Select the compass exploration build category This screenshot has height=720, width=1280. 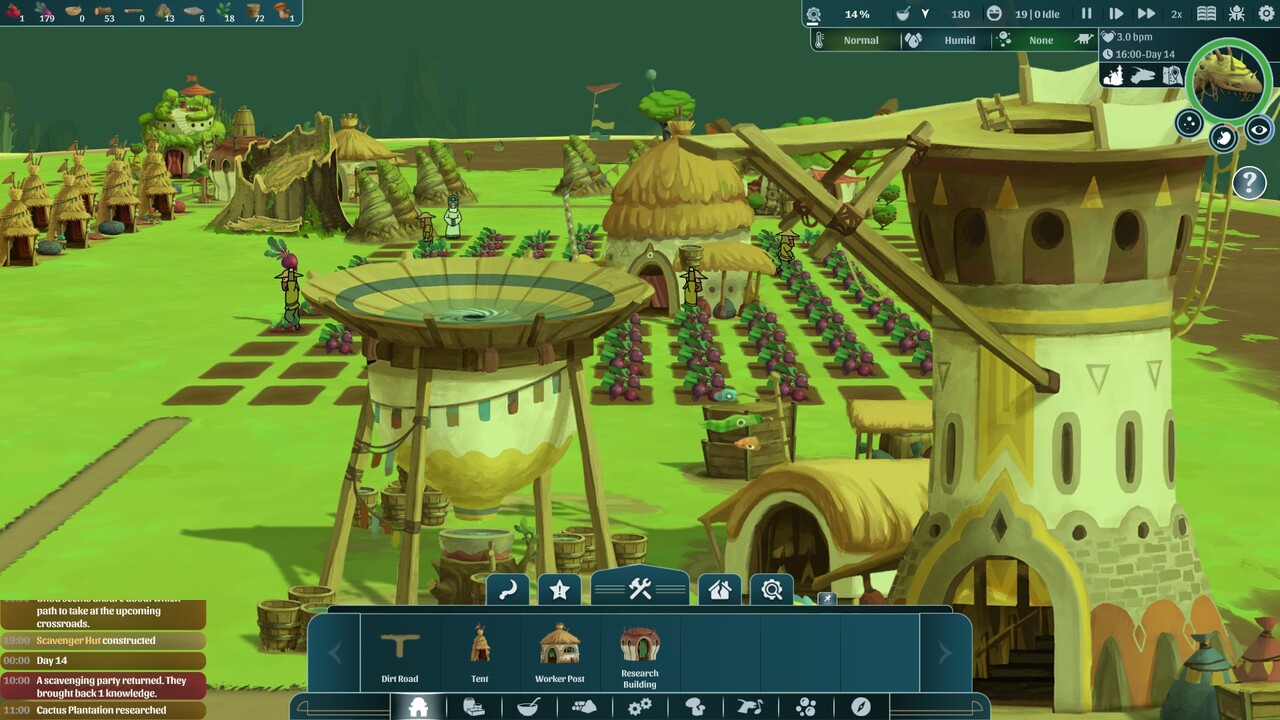click(x=861, y=707)
